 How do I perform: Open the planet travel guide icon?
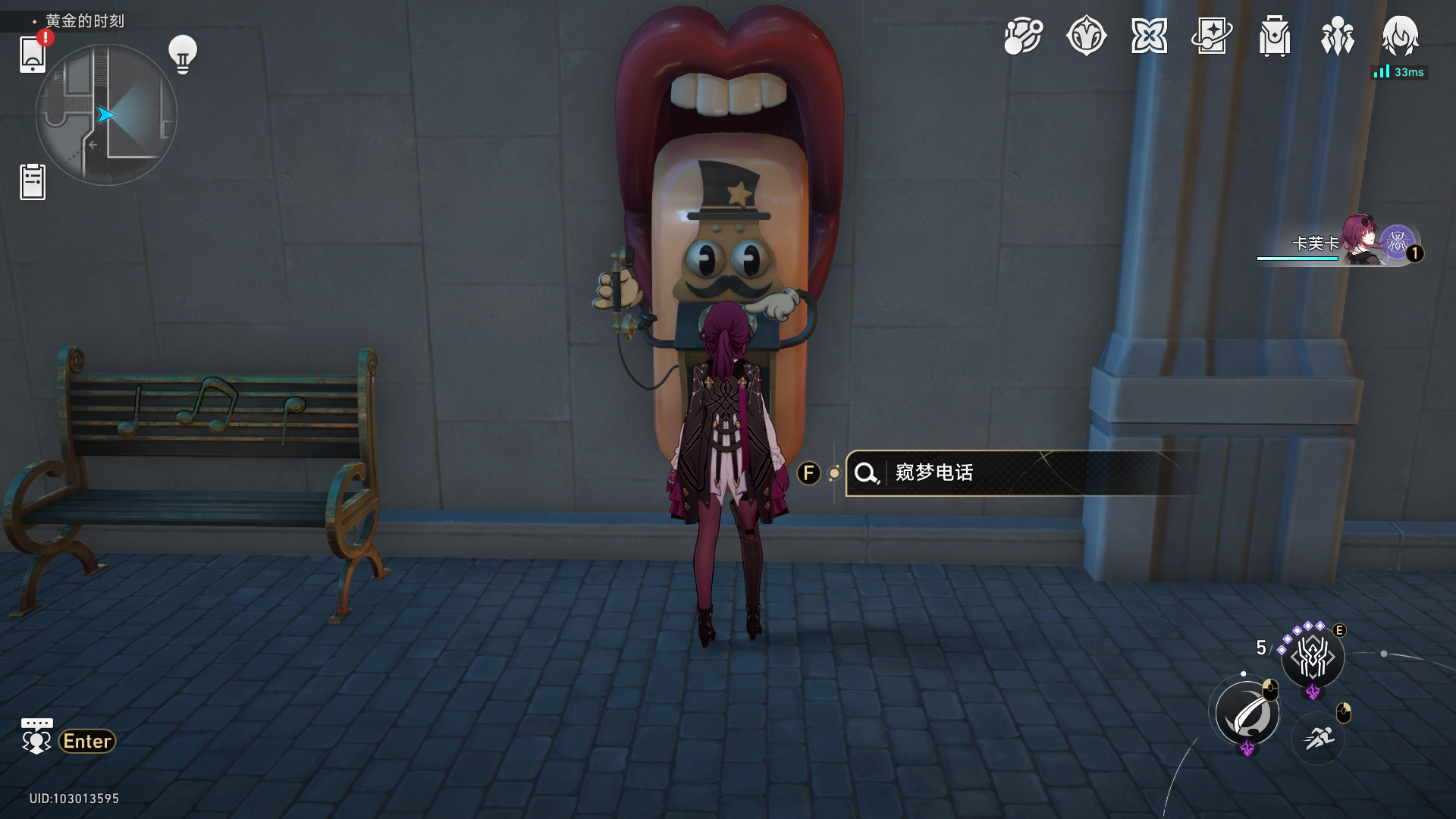point(1023,36)
